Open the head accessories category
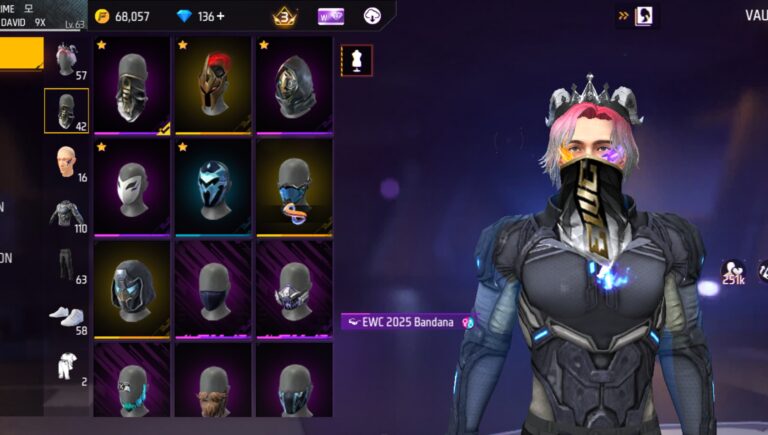768x435 pixels. click(66, 59)
